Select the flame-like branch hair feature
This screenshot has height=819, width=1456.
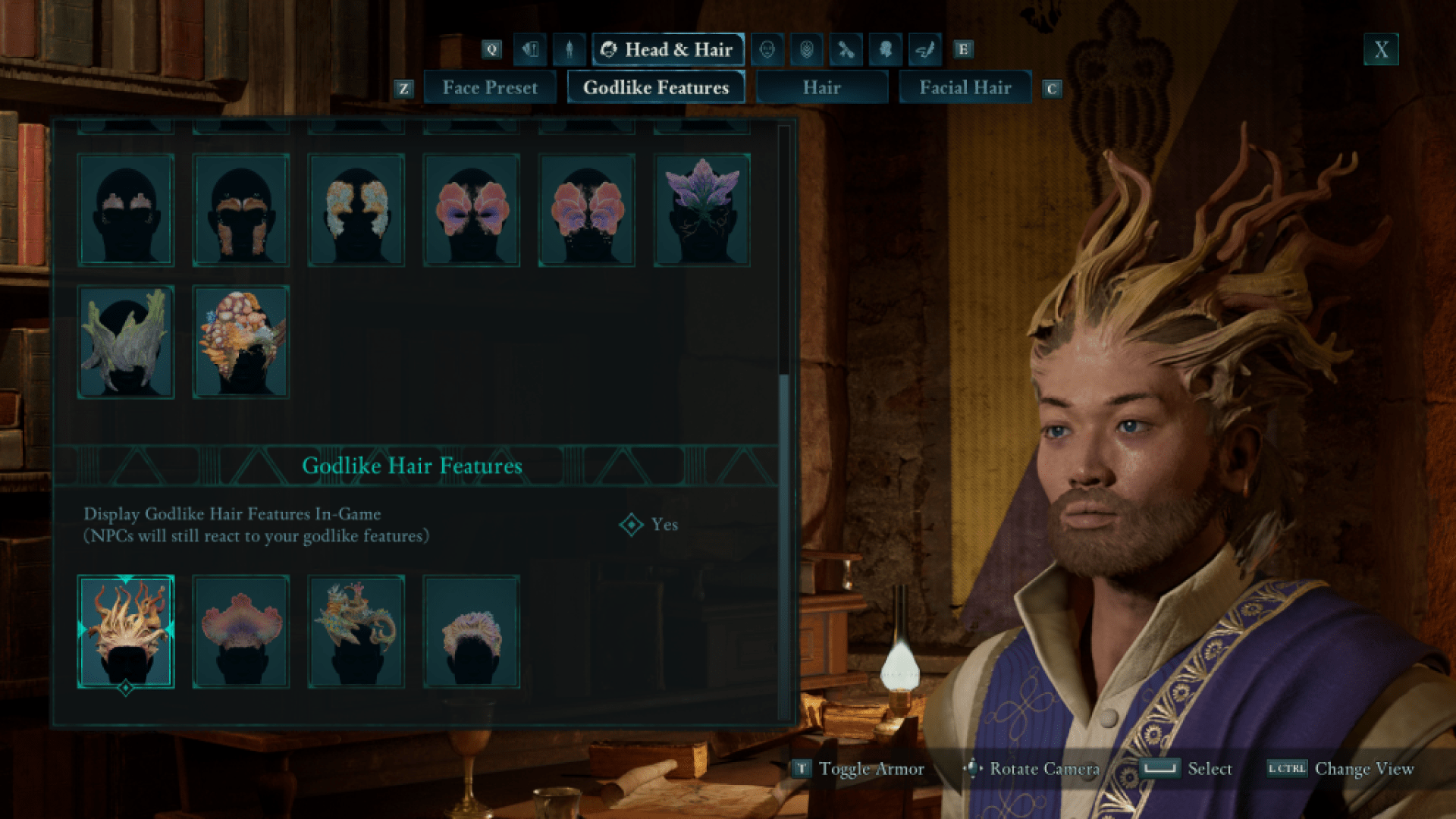126,632
